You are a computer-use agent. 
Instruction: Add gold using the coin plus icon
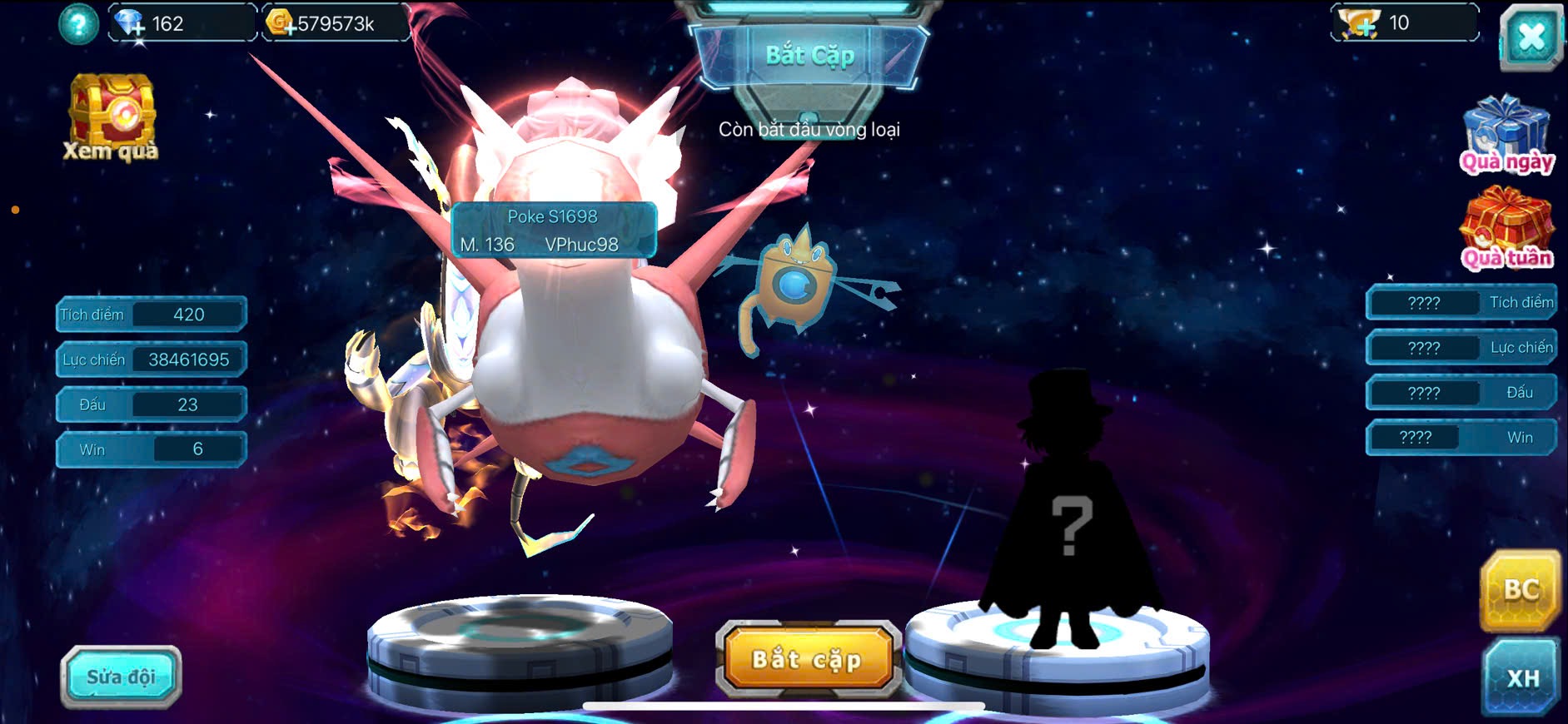tap(281, 24)
